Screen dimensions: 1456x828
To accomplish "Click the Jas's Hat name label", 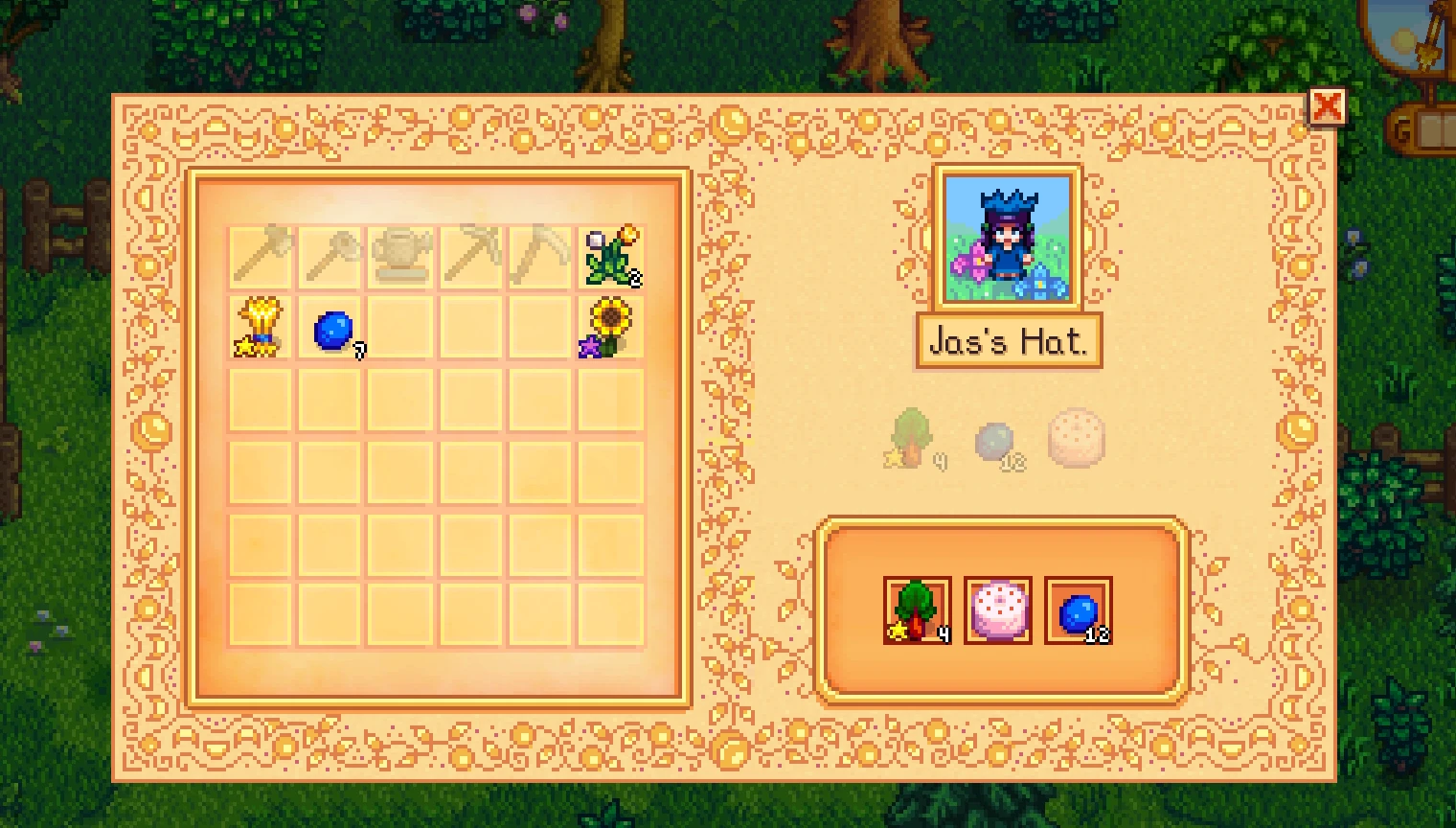I will 1007,341.
